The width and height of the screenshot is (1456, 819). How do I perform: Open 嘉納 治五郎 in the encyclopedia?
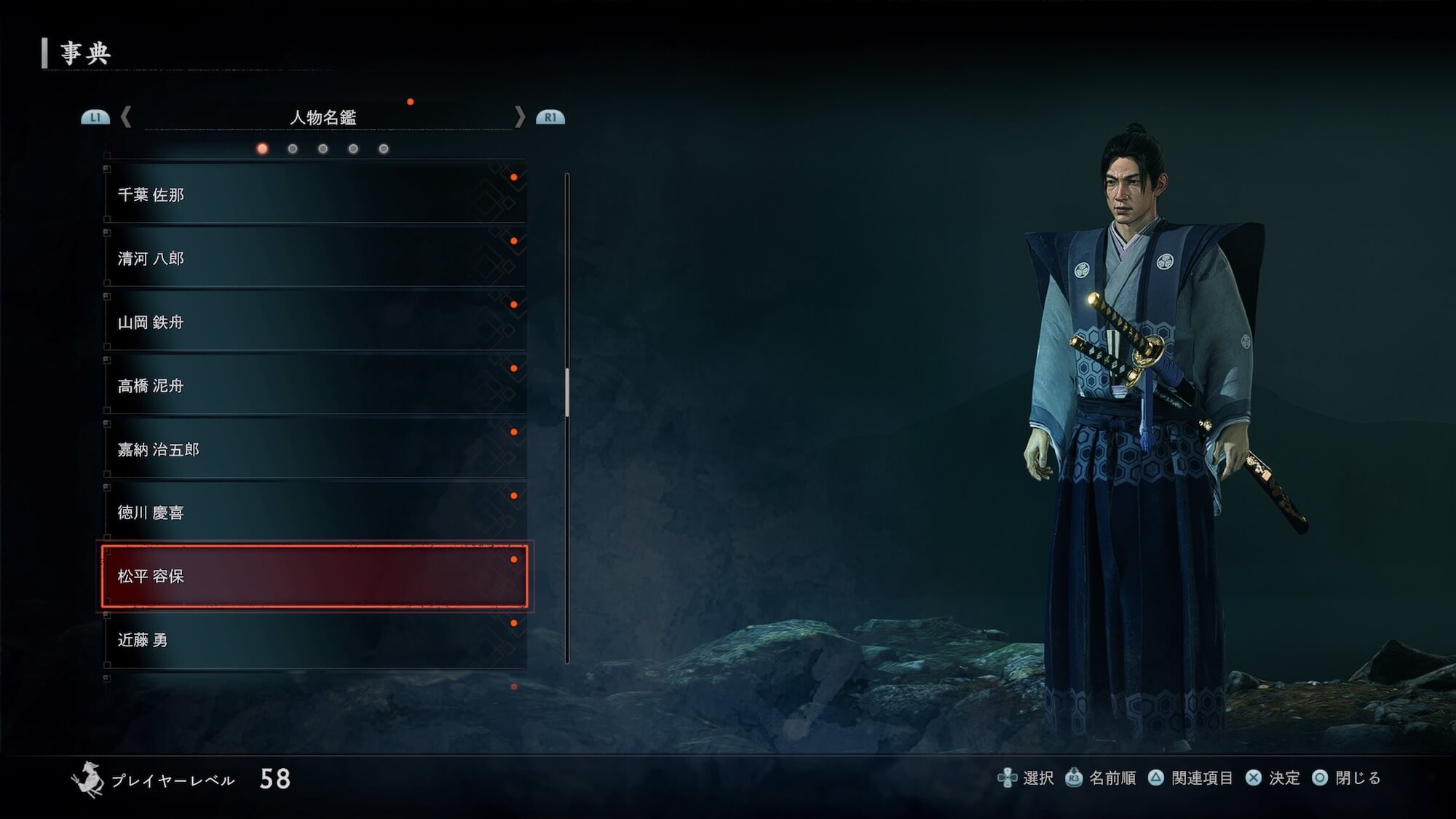pos(314,449)
